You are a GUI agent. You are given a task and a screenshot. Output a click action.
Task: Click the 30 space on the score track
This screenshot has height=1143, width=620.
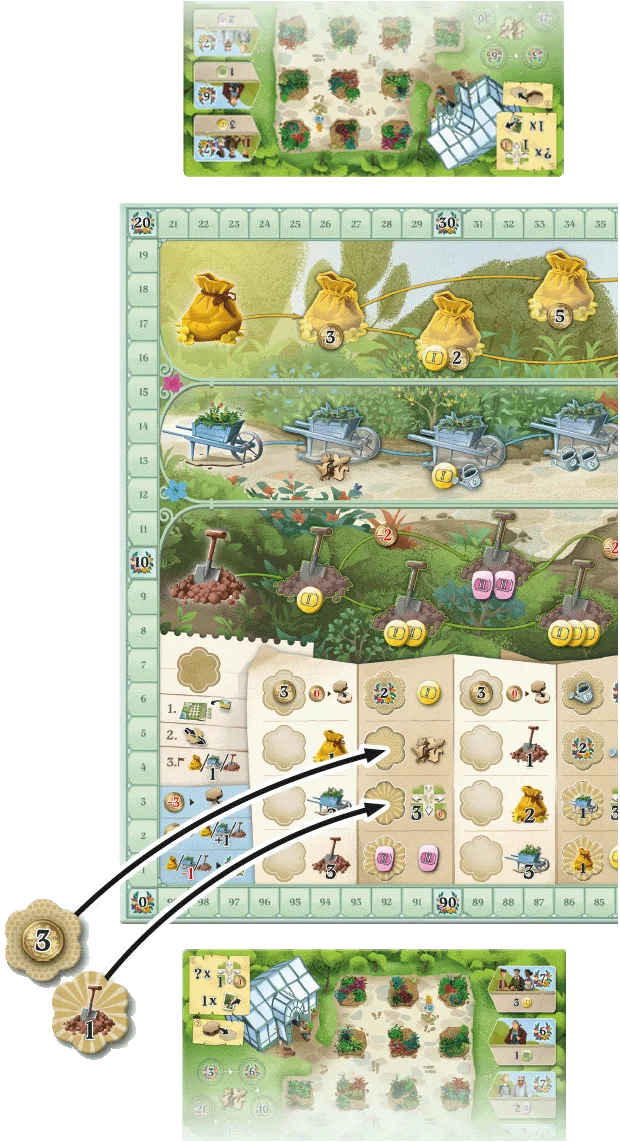[x=446, y=224]
